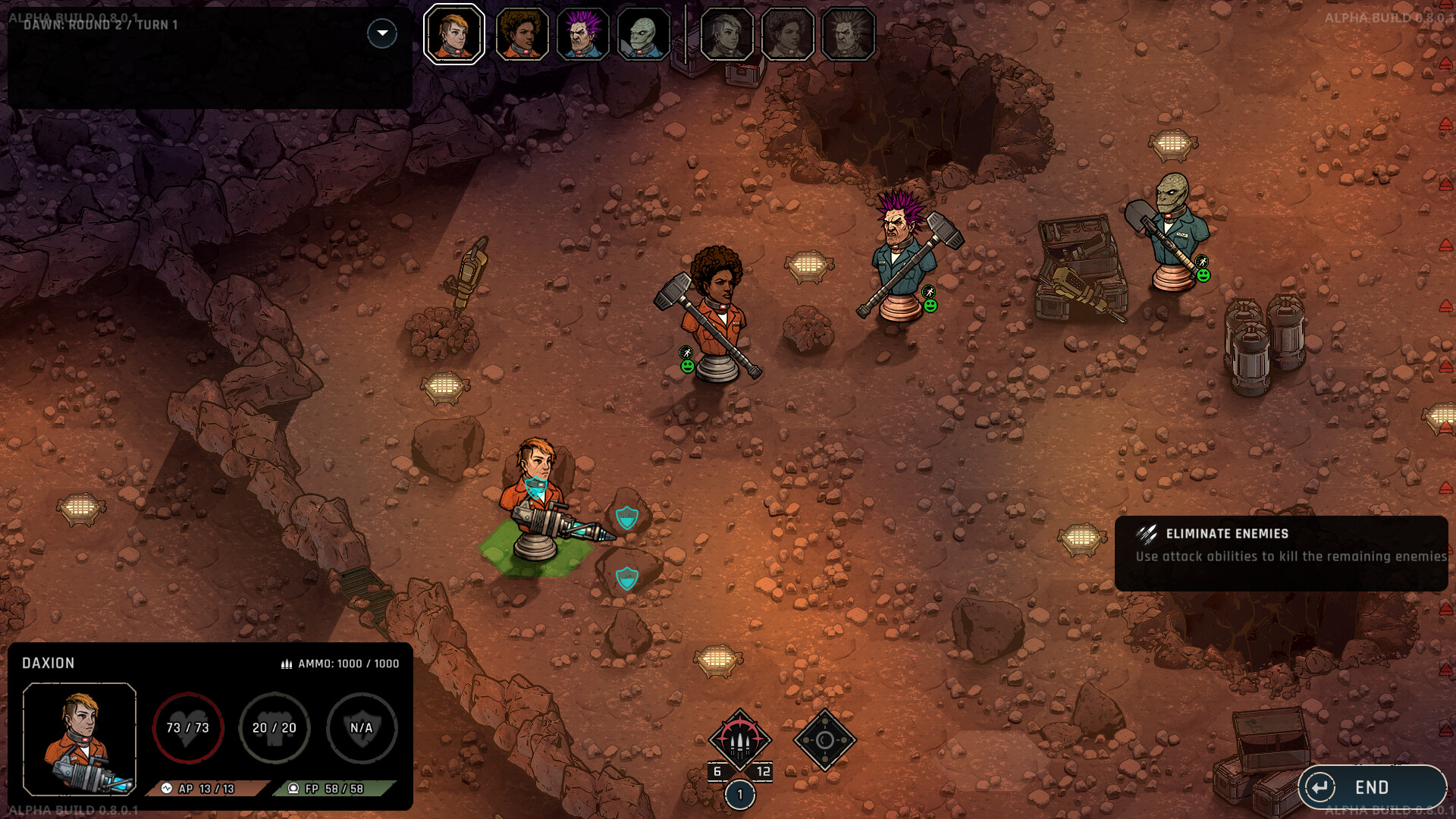Activate the bullet burst attack ability

coord(739,740)
